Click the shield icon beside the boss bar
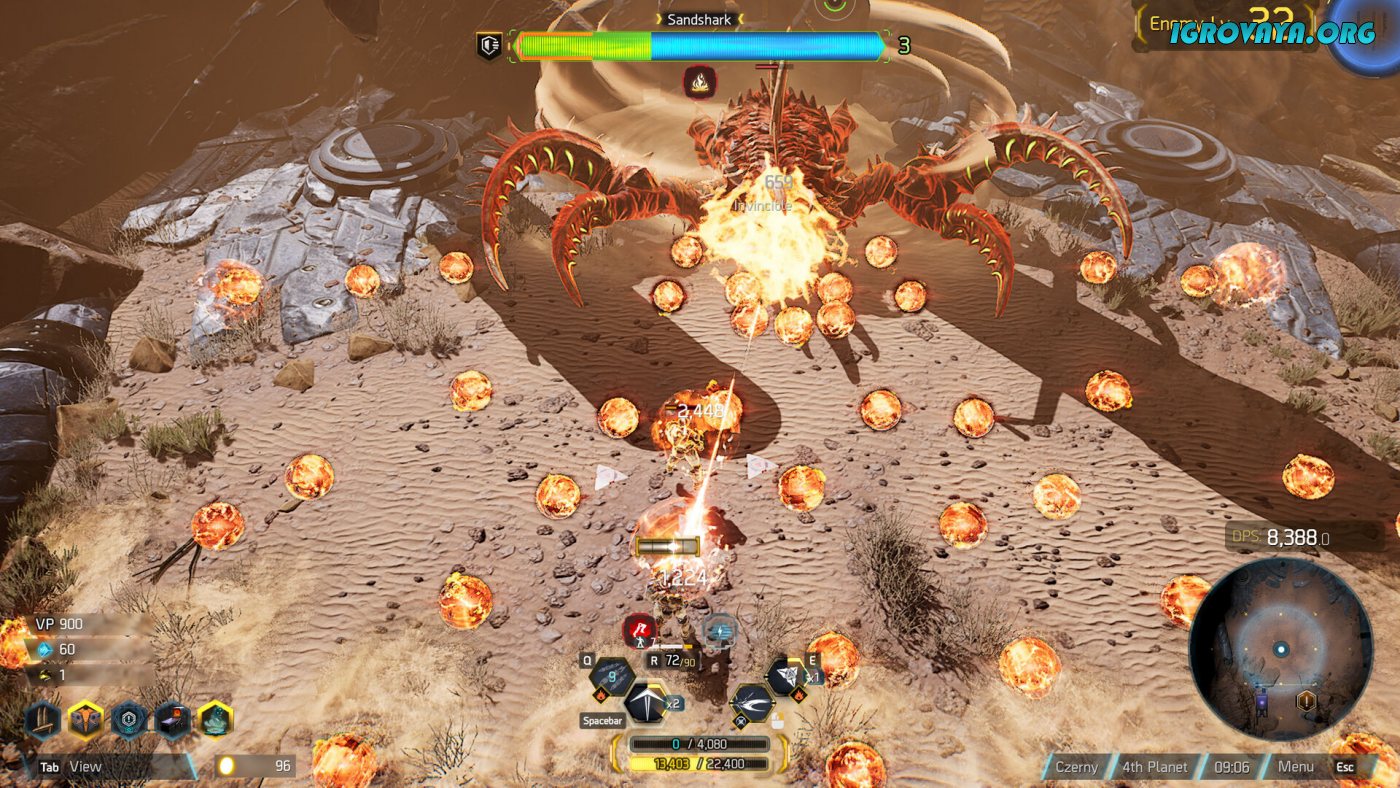This screenshot has width=1400, height=788. (489, 46)
